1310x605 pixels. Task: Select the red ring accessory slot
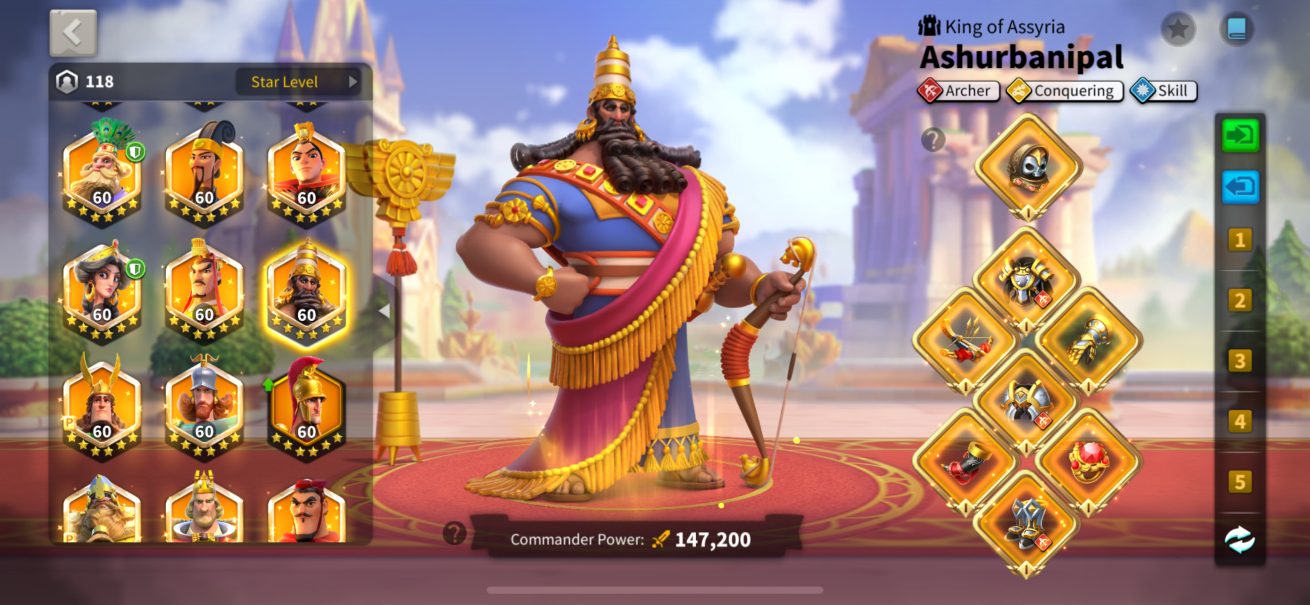(x=1089, y=461)
